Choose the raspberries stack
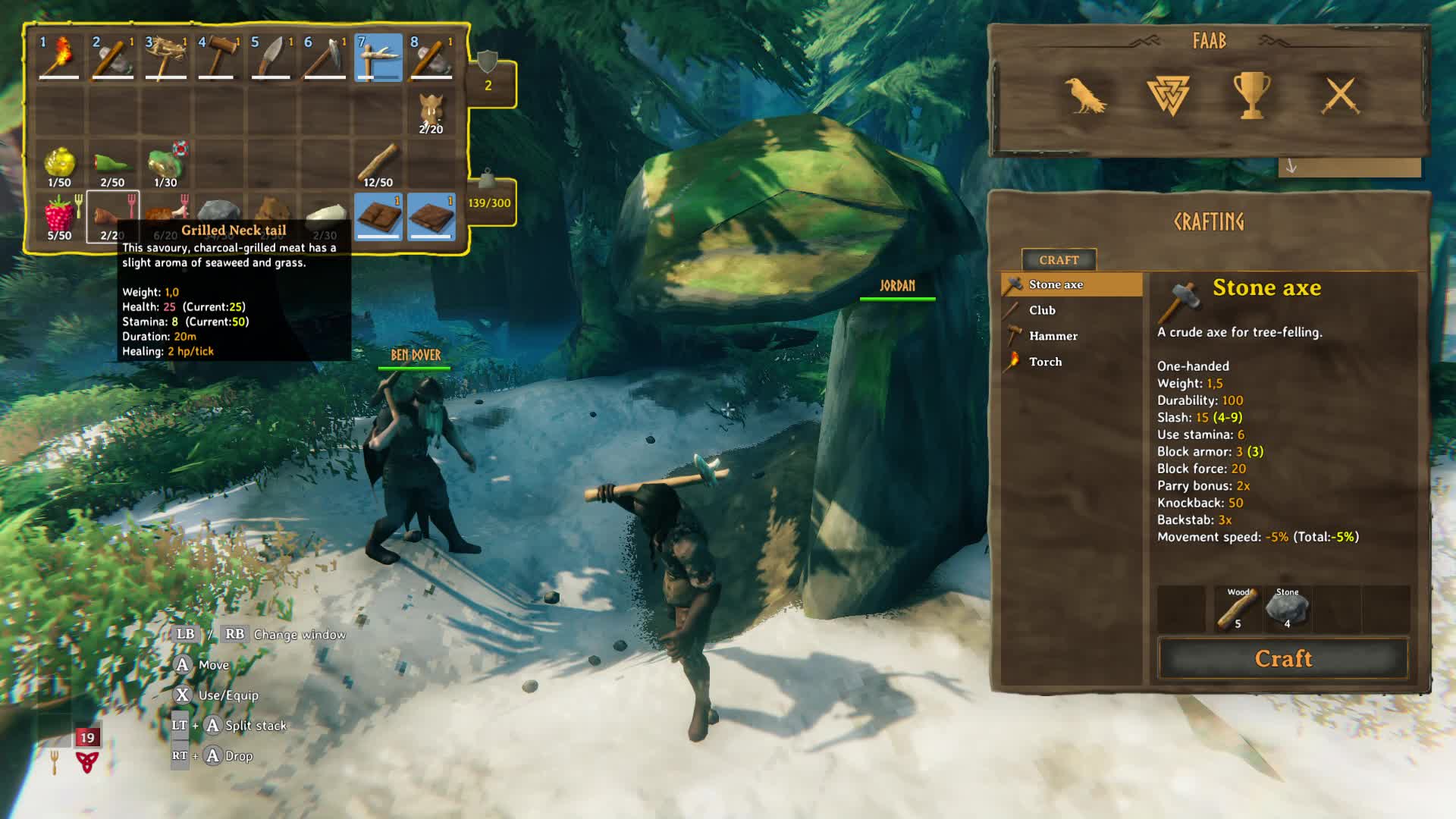Viewport: 1456px width, 819px height. coord(59,217)
